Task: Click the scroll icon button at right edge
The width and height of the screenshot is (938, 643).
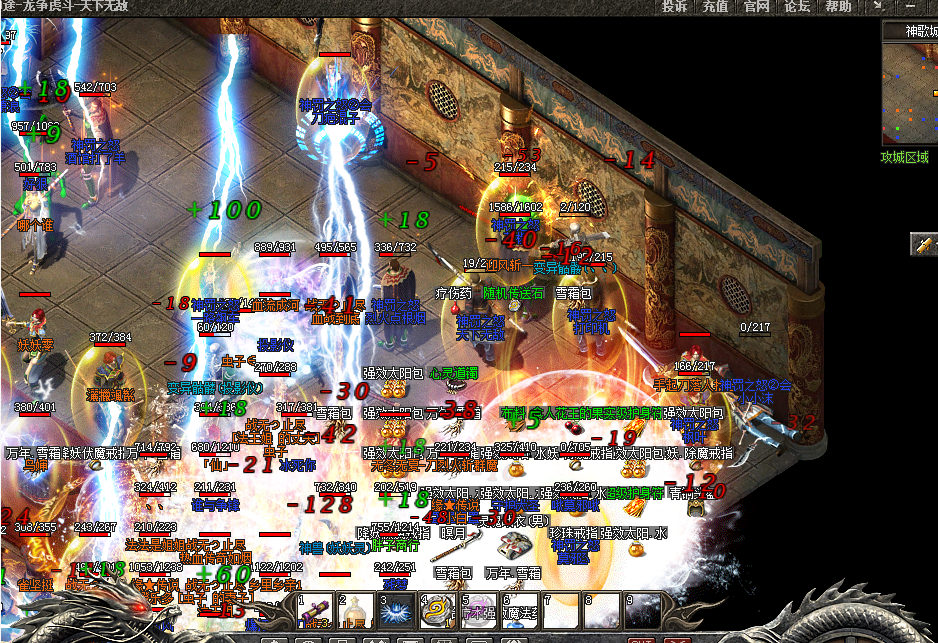Action: tap(925, 243)
